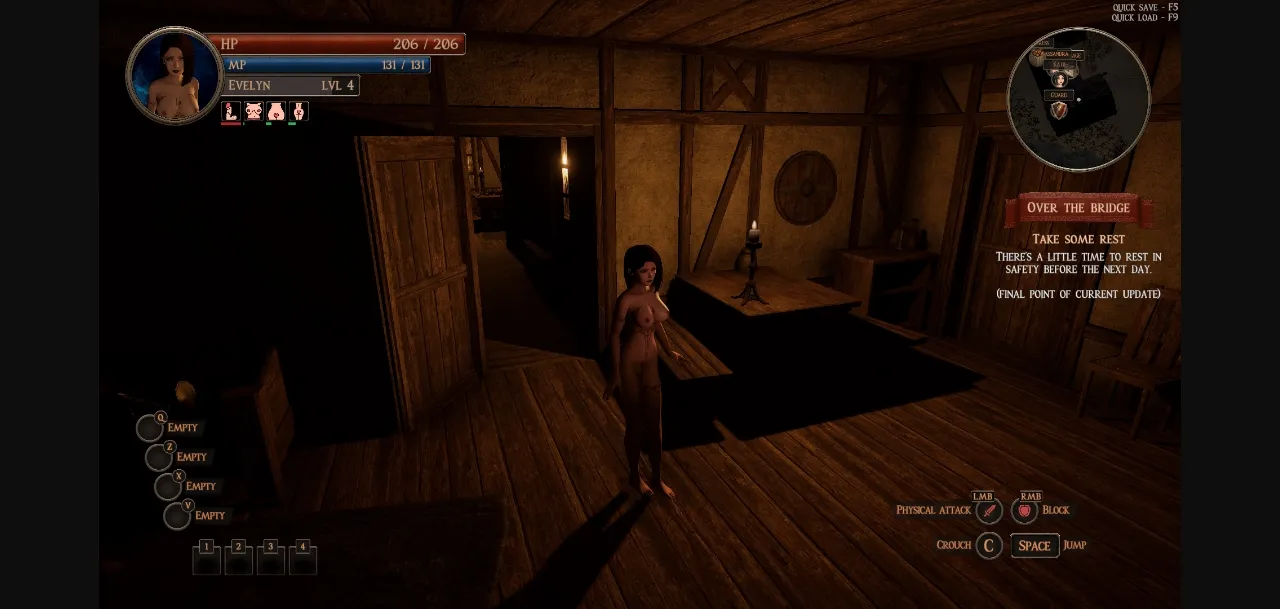Choose hotbar slot number 4

(x=303, y=560)
